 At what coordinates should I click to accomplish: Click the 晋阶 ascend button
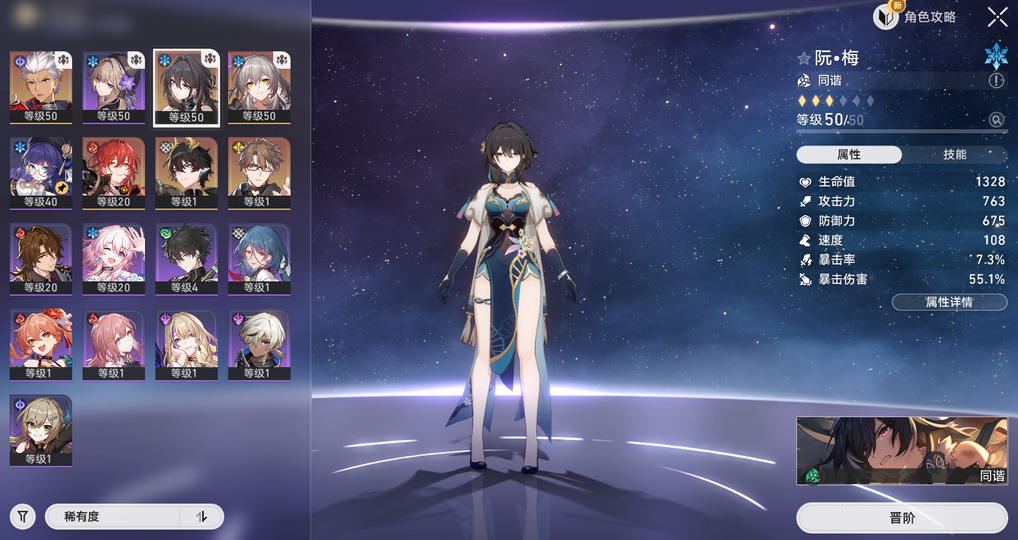[901, 518]
